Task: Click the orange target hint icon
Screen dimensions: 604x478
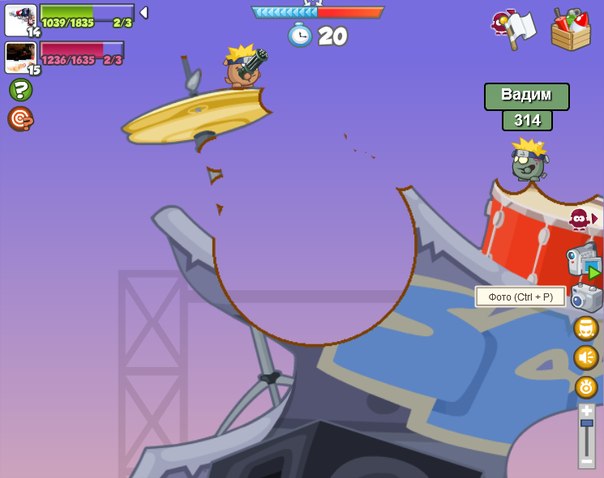Action: coord(20,119)
